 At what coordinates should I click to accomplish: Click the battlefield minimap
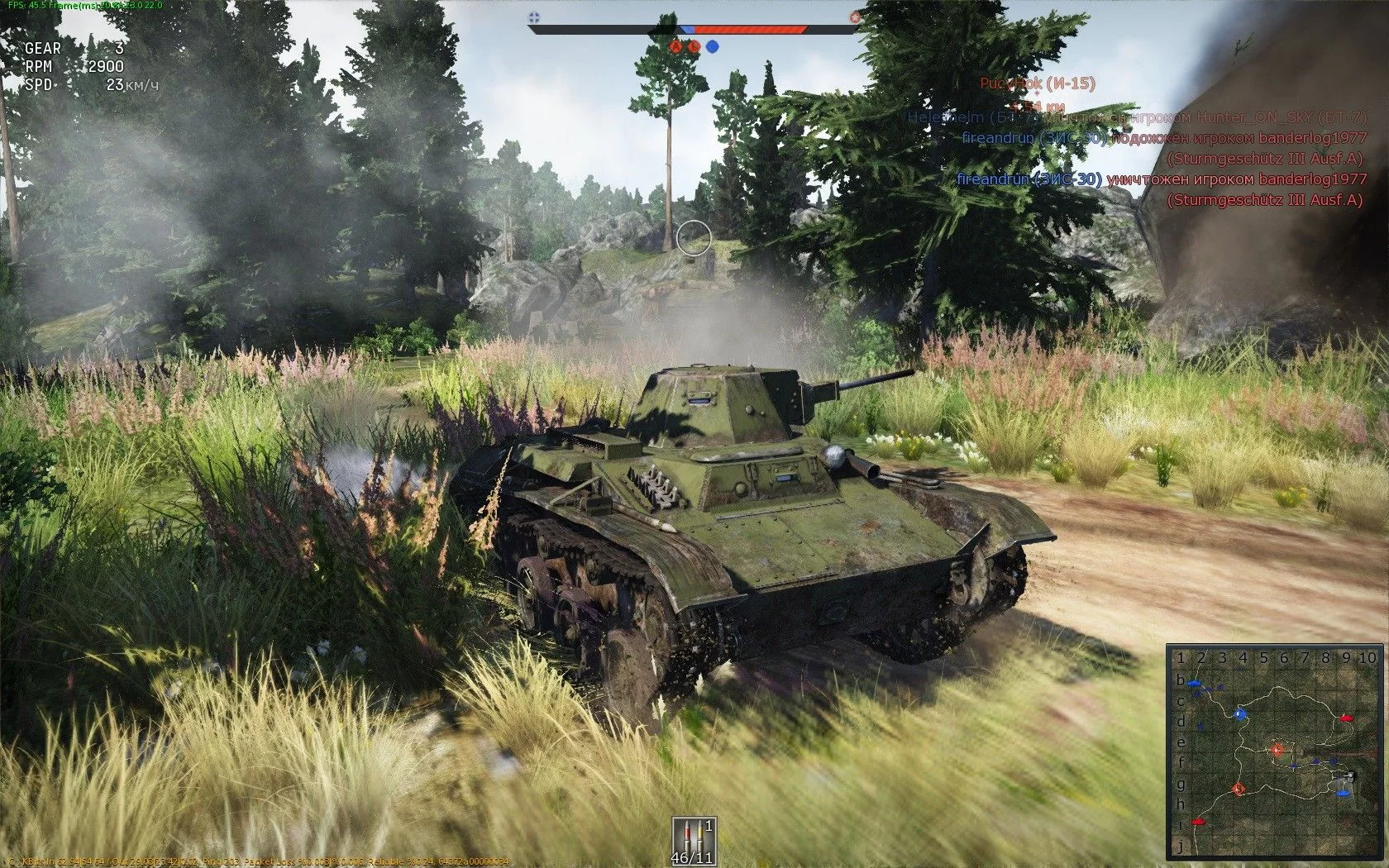tap(1273, 752)
